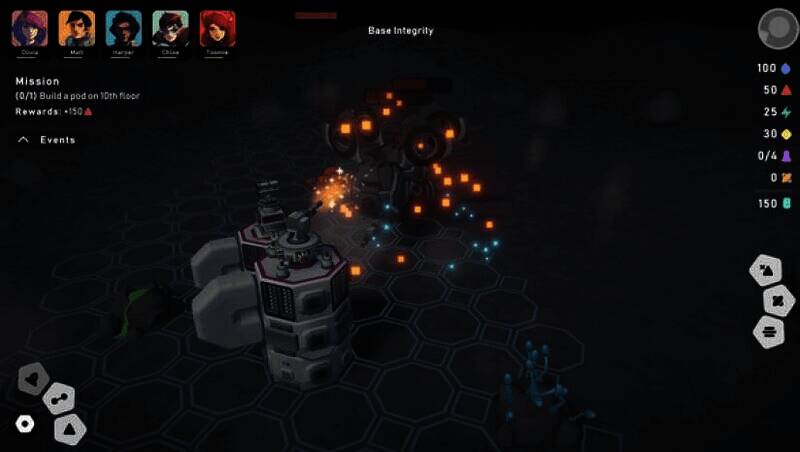This screenshot has width=800, height=452.
Task: Select Matt's character portrait
Action: point(77,28)
